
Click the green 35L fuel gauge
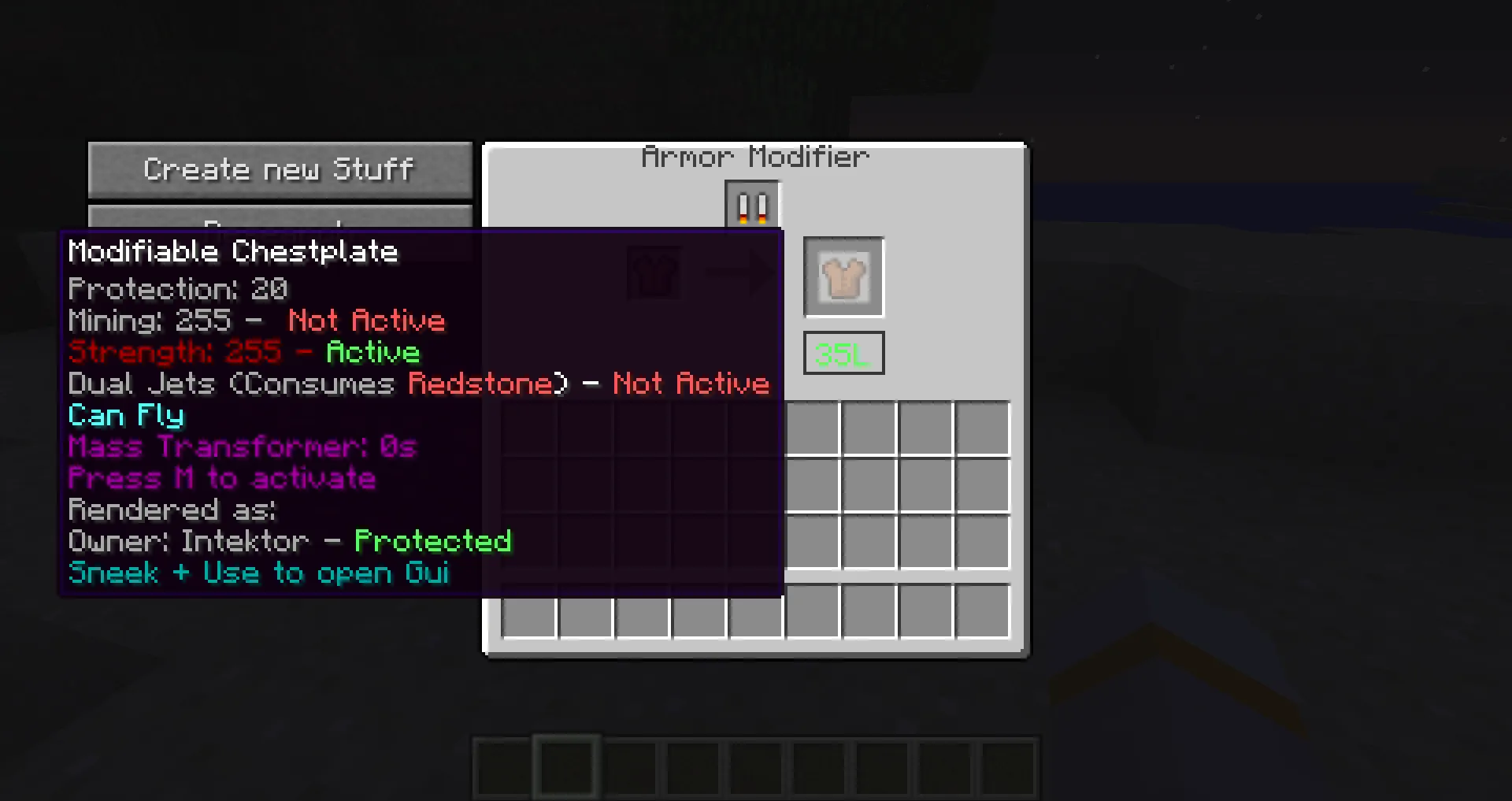[843, 353]
